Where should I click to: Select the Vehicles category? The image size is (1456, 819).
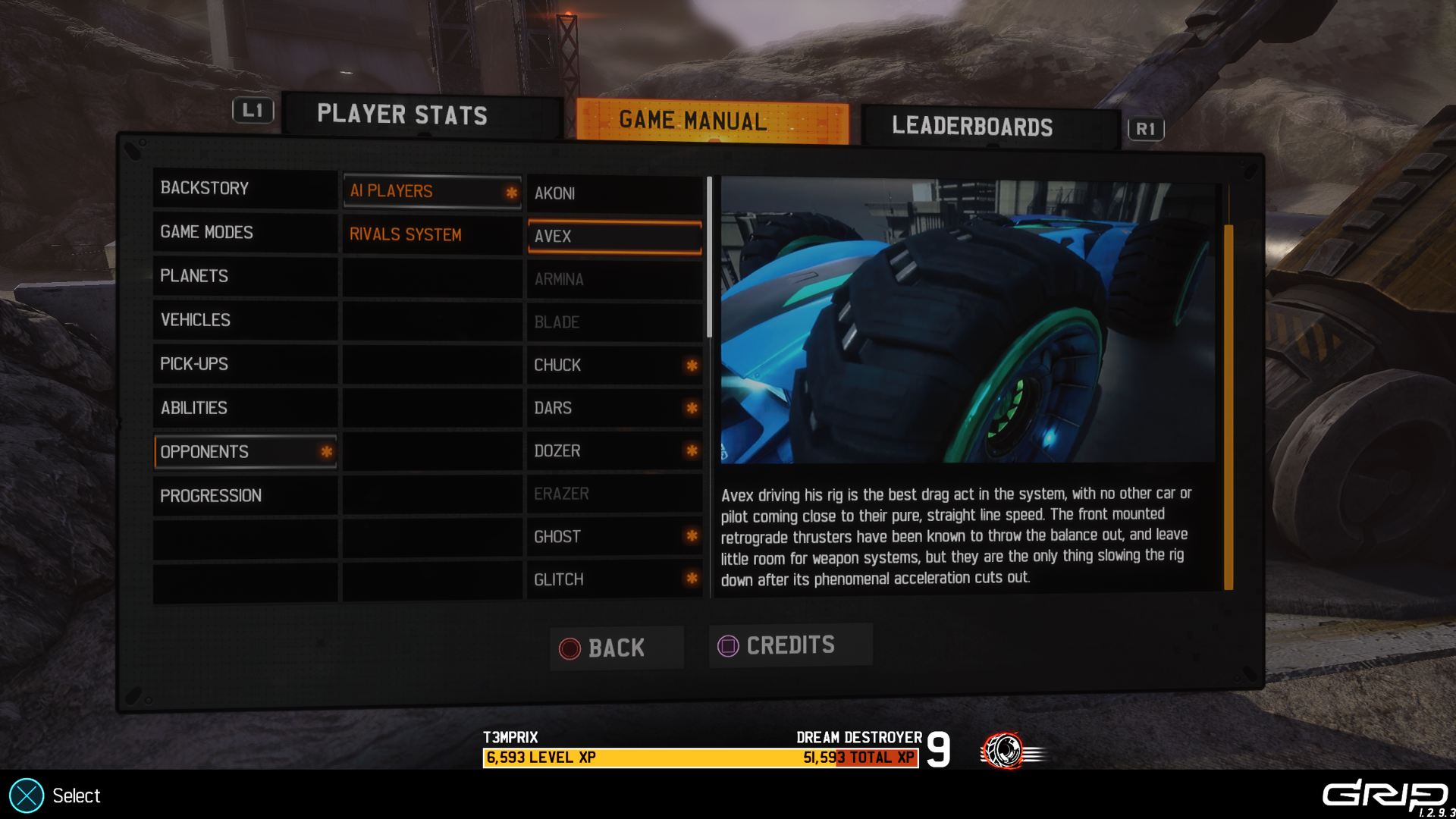[244, 320]
